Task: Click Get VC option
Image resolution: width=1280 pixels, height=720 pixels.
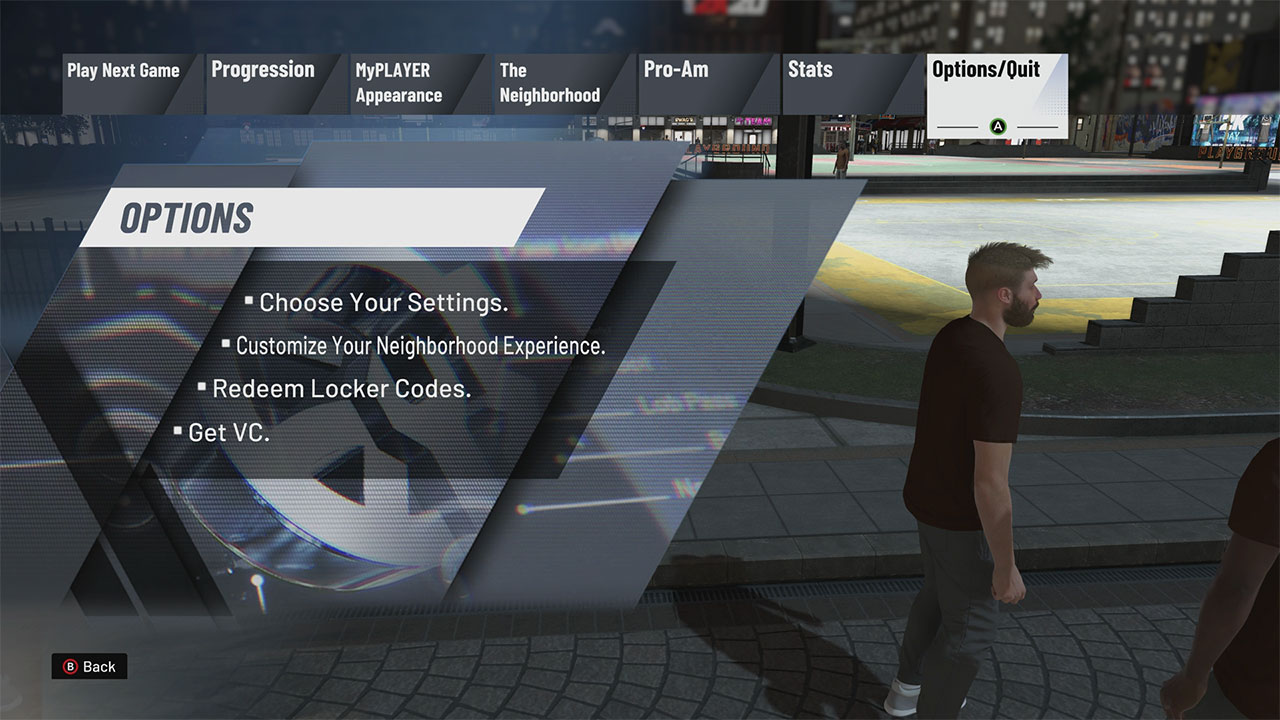Action: (x=230, y=432)
